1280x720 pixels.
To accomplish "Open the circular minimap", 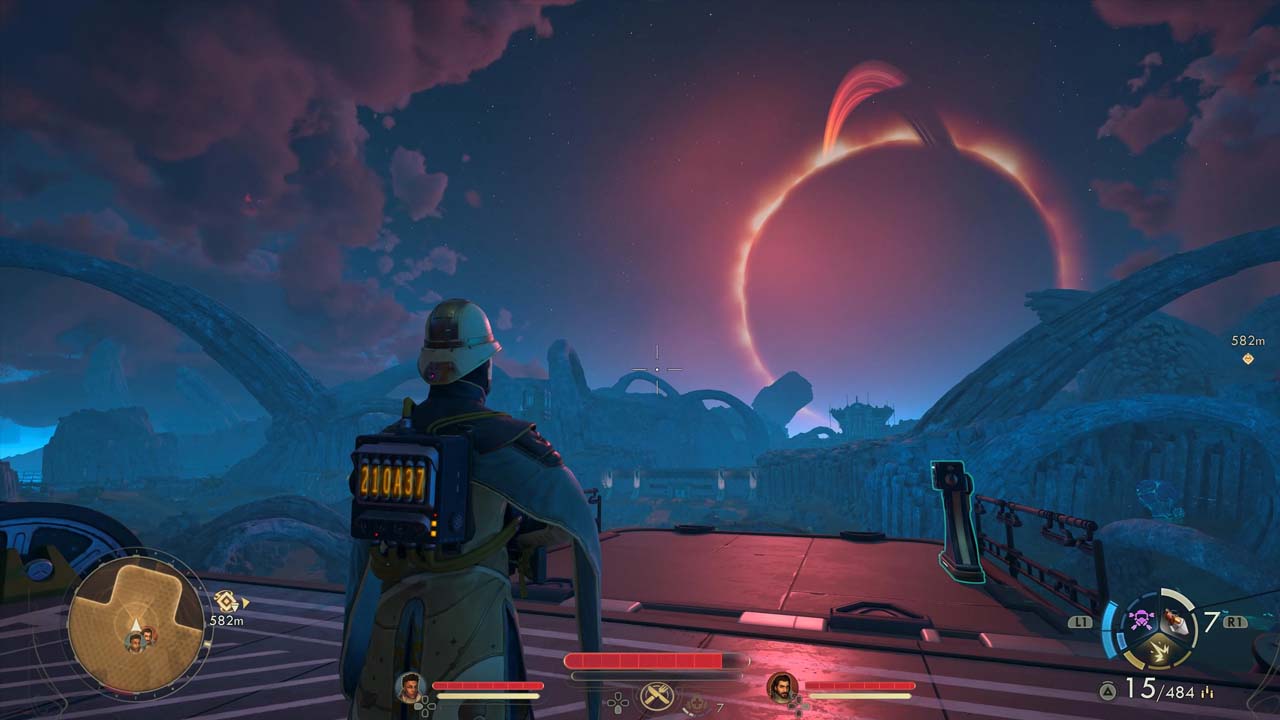I will tap(135, 625).
